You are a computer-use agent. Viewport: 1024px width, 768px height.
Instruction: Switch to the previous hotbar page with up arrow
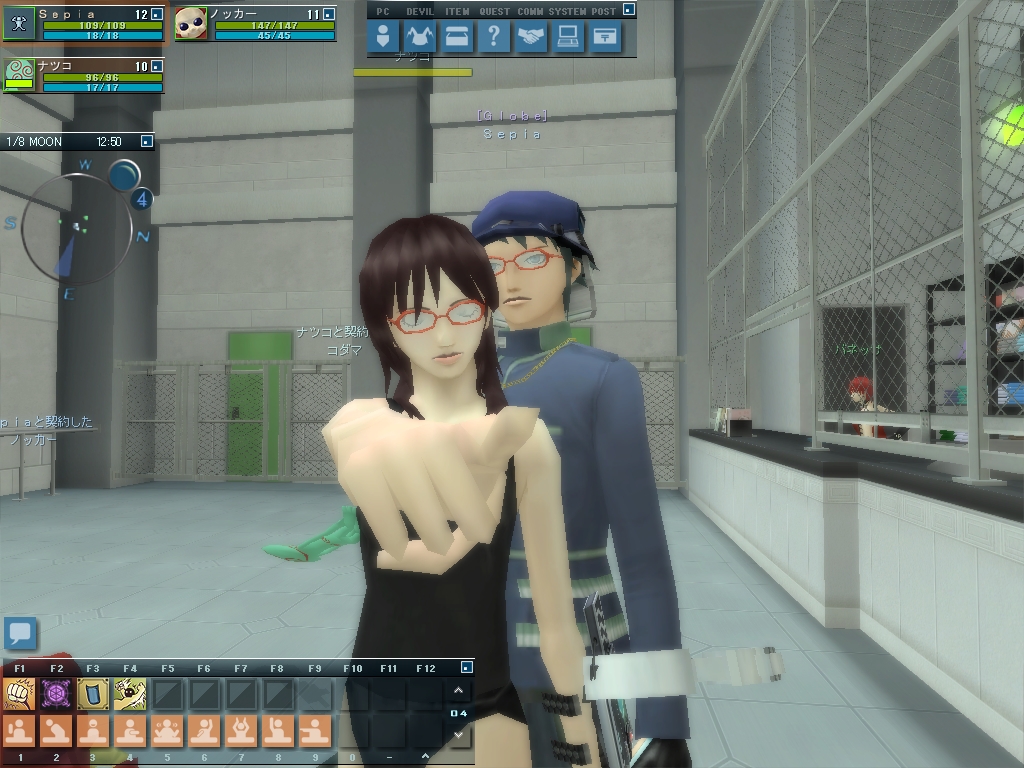[x=458, y=691]
